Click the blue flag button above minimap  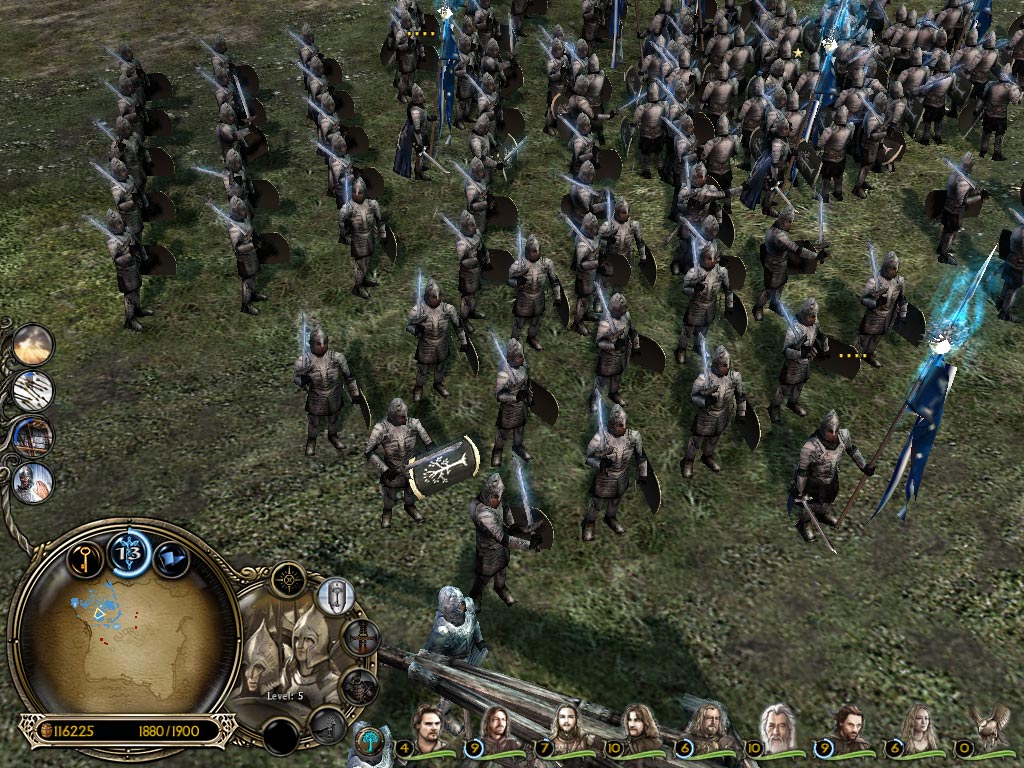click(172, 557)
